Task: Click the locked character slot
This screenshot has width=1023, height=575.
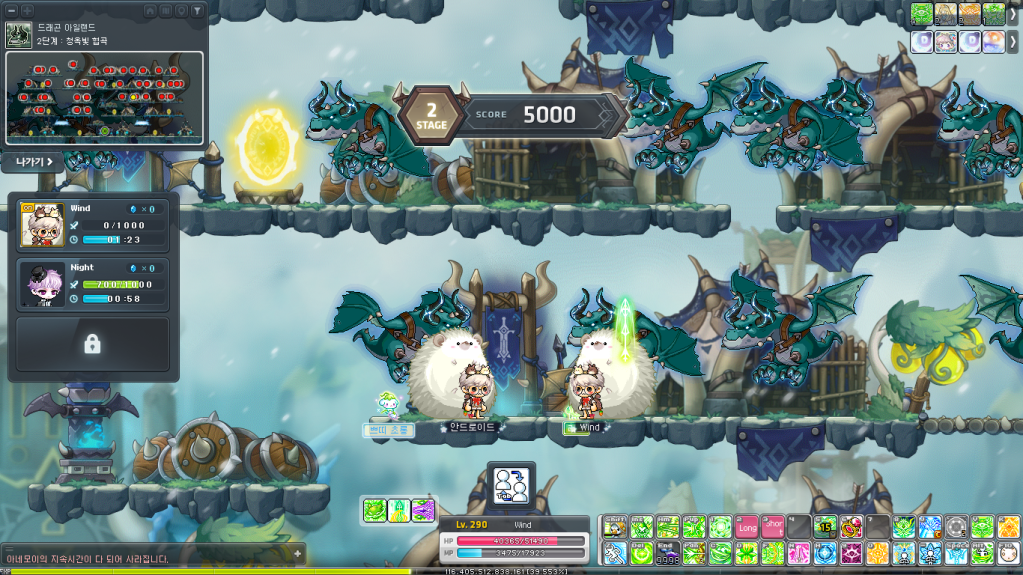Action: coord(92,344)
